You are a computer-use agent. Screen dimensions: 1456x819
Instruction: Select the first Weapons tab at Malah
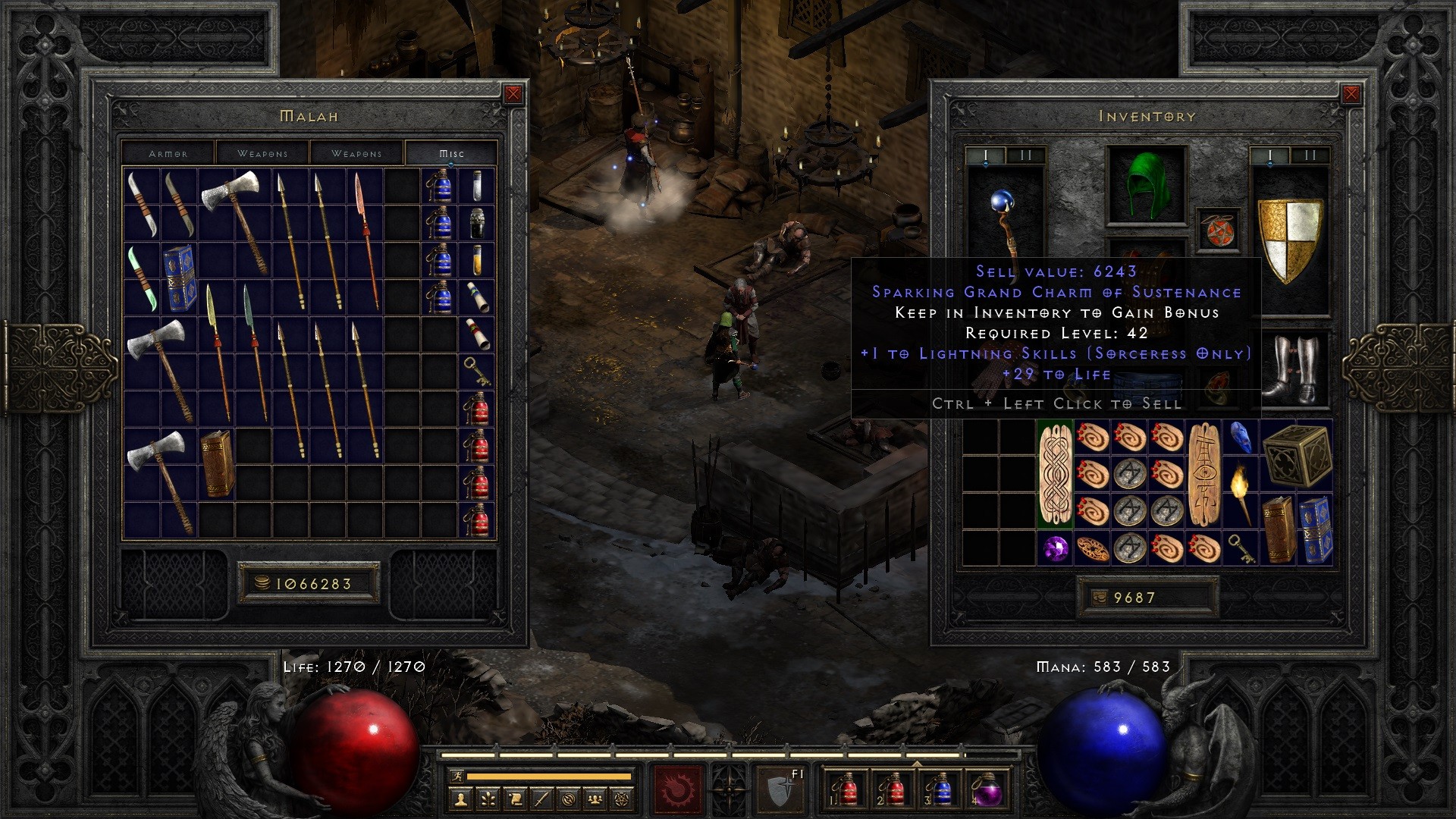pyautogui.click(x=262, y=153)
